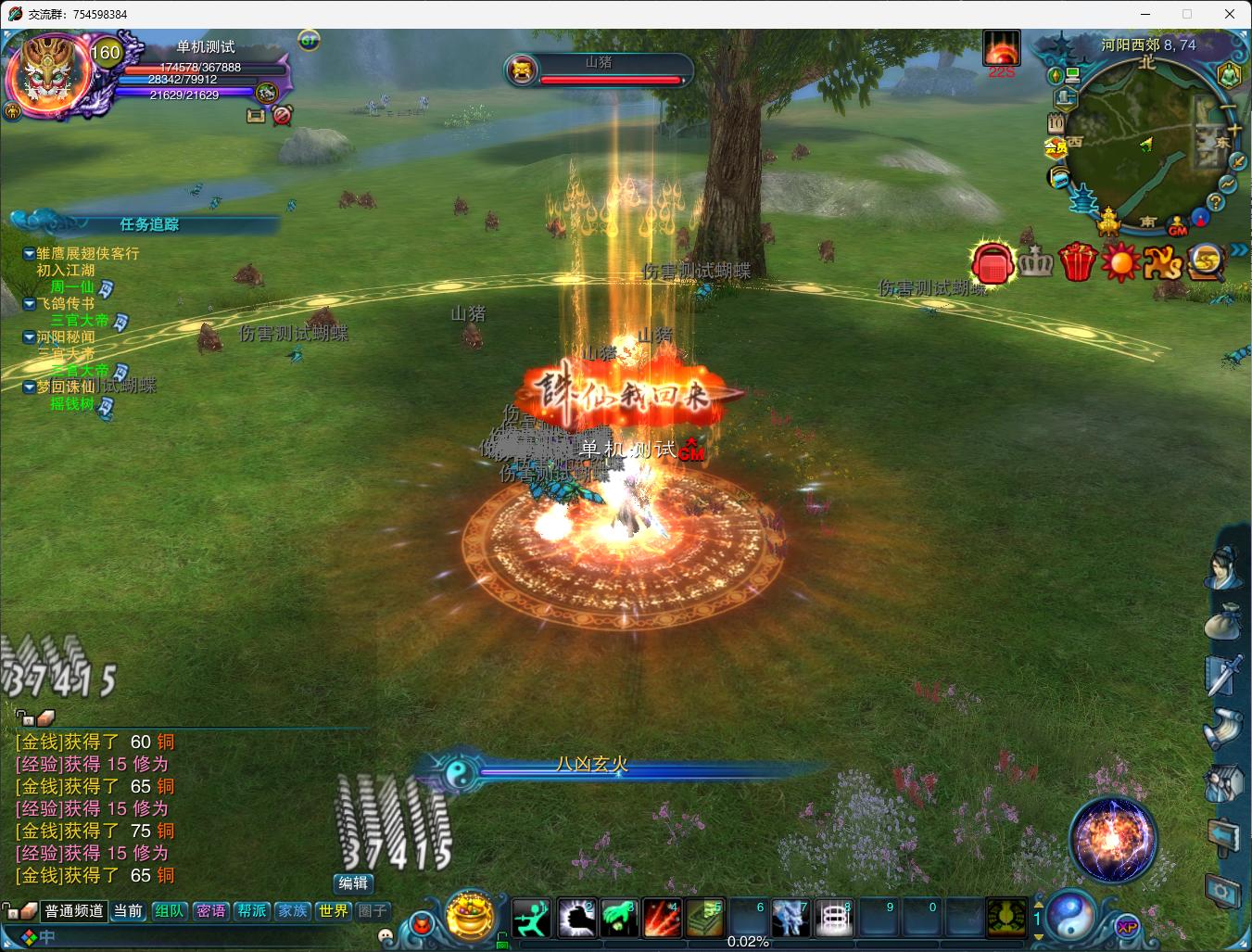Click the red gift box icon

1078,262
